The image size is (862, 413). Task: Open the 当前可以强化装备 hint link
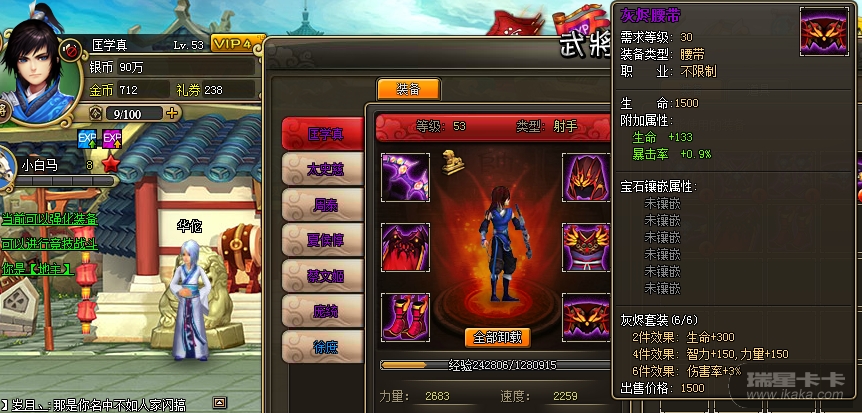click(x=50, y=218)
